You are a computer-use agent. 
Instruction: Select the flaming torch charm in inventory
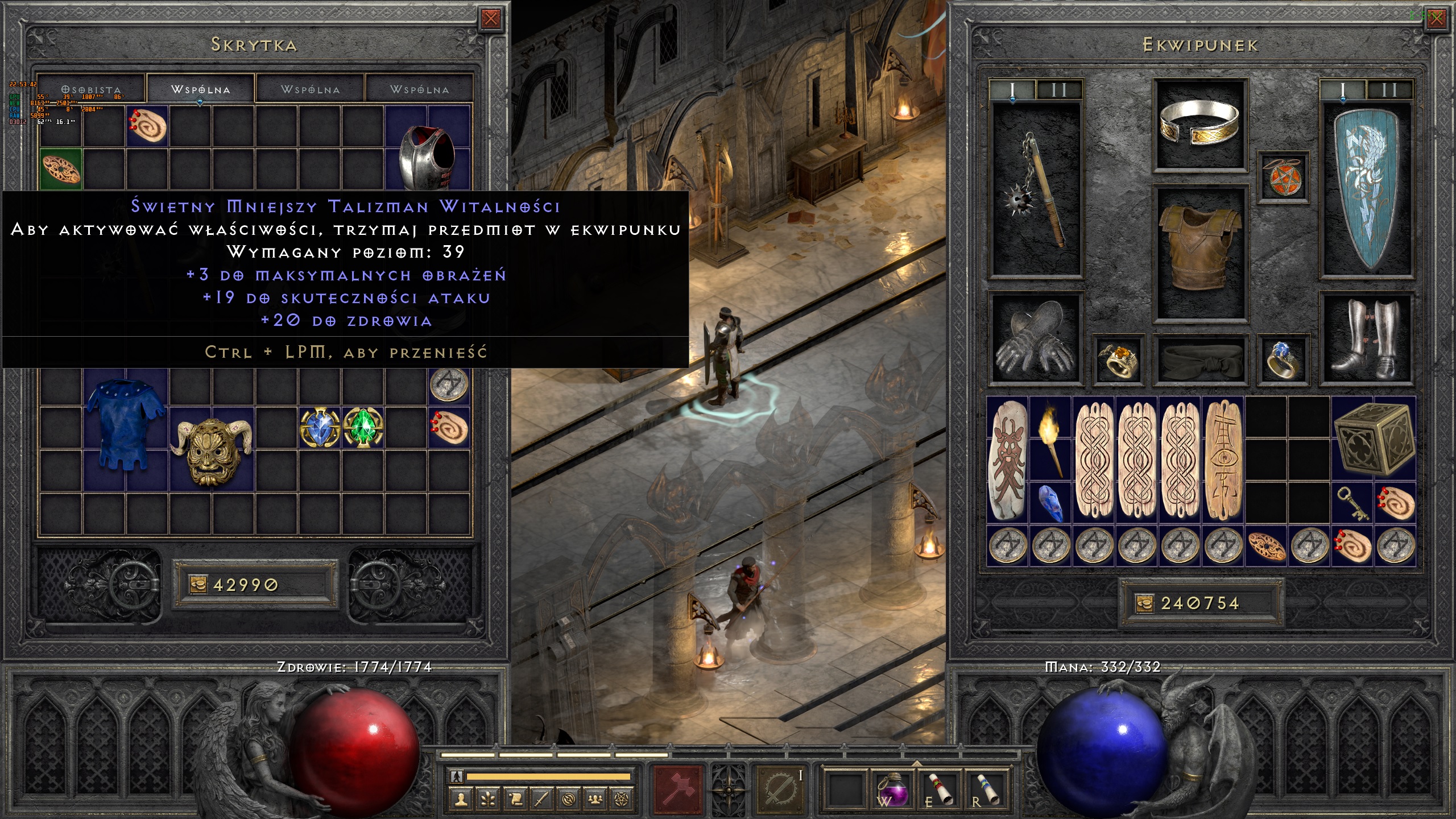(x=1050, y=439)
